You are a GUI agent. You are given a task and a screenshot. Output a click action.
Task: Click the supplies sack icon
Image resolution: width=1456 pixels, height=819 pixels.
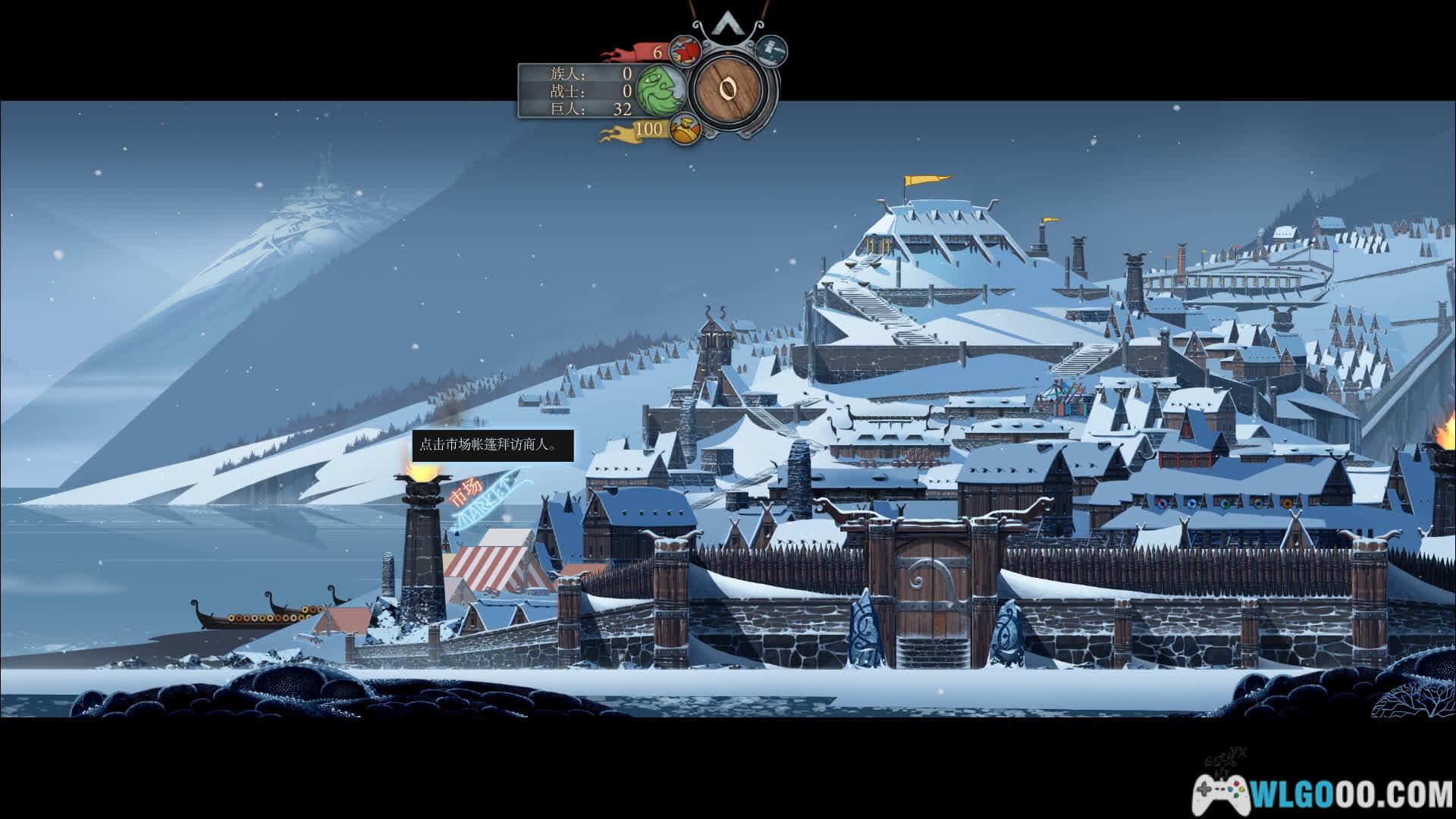coord(684,129)
